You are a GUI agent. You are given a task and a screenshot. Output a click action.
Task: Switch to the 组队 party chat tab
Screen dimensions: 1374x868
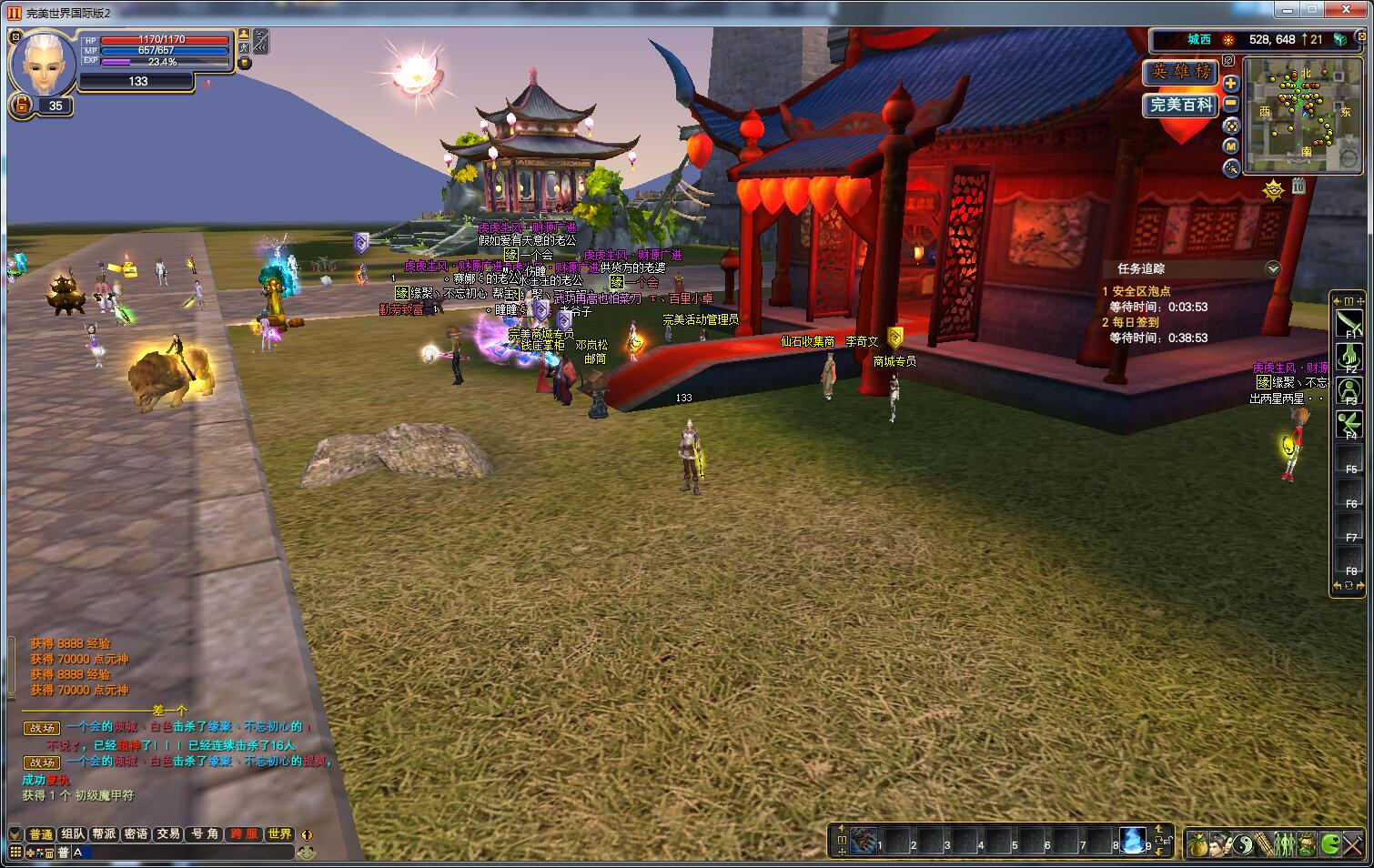point(73,834)
